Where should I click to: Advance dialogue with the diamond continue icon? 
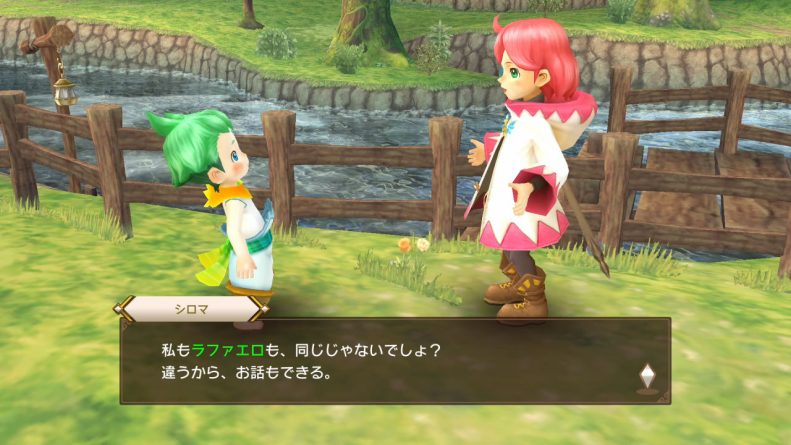pyautogui.click(x=645, y=375)
